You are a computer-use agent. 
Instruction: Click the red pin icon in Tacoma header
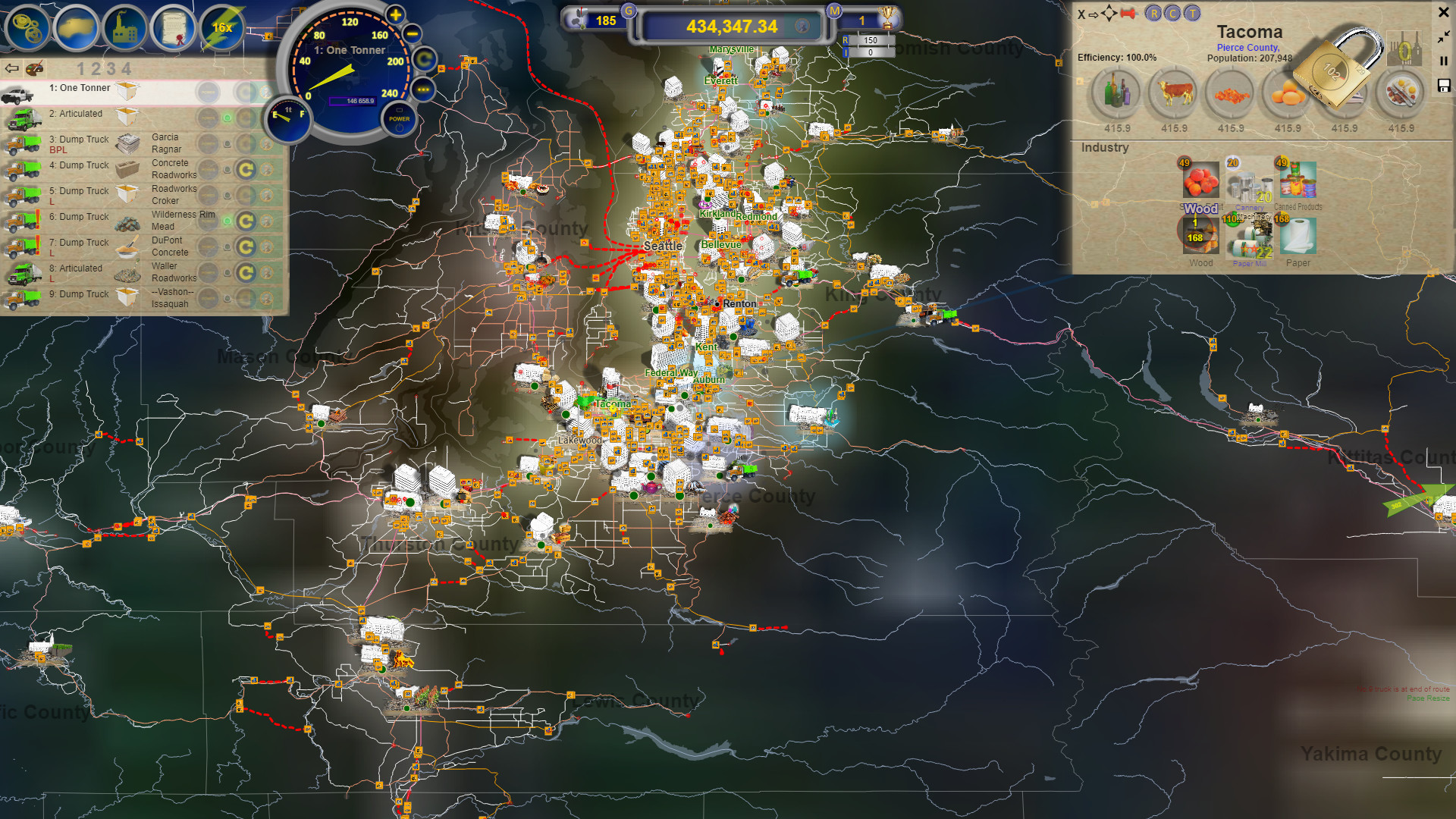[x=1128, y=14]
